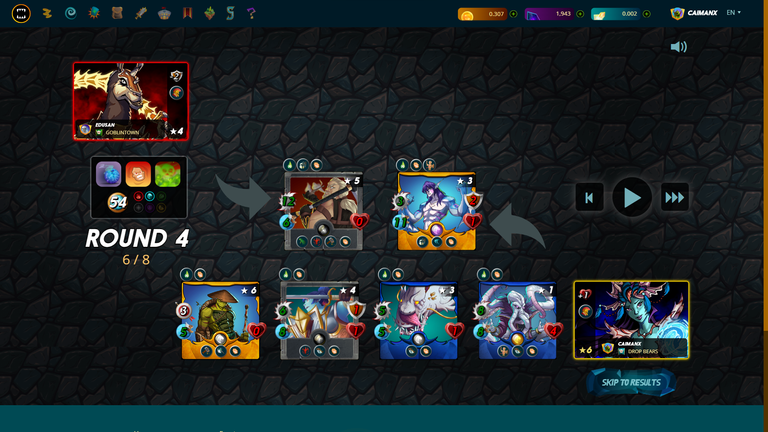Image resolution: width=768 pixels, height=432 pixels.
Task: Add more gold coin currency
Action: click(514, 14)
